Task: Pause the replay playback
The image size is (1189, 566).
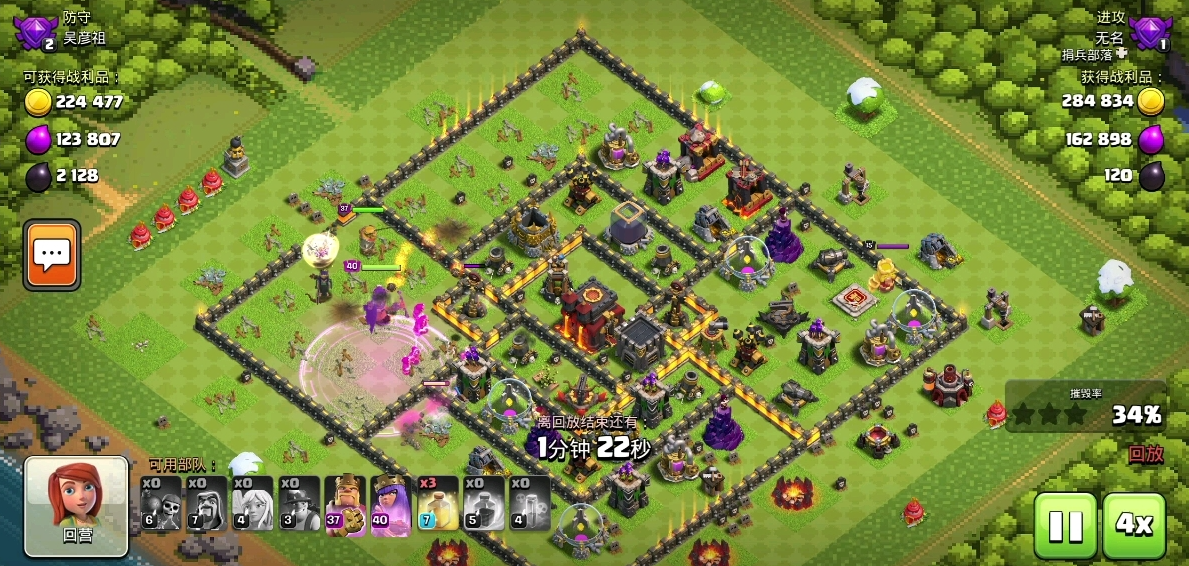Action: [1065, 525]
